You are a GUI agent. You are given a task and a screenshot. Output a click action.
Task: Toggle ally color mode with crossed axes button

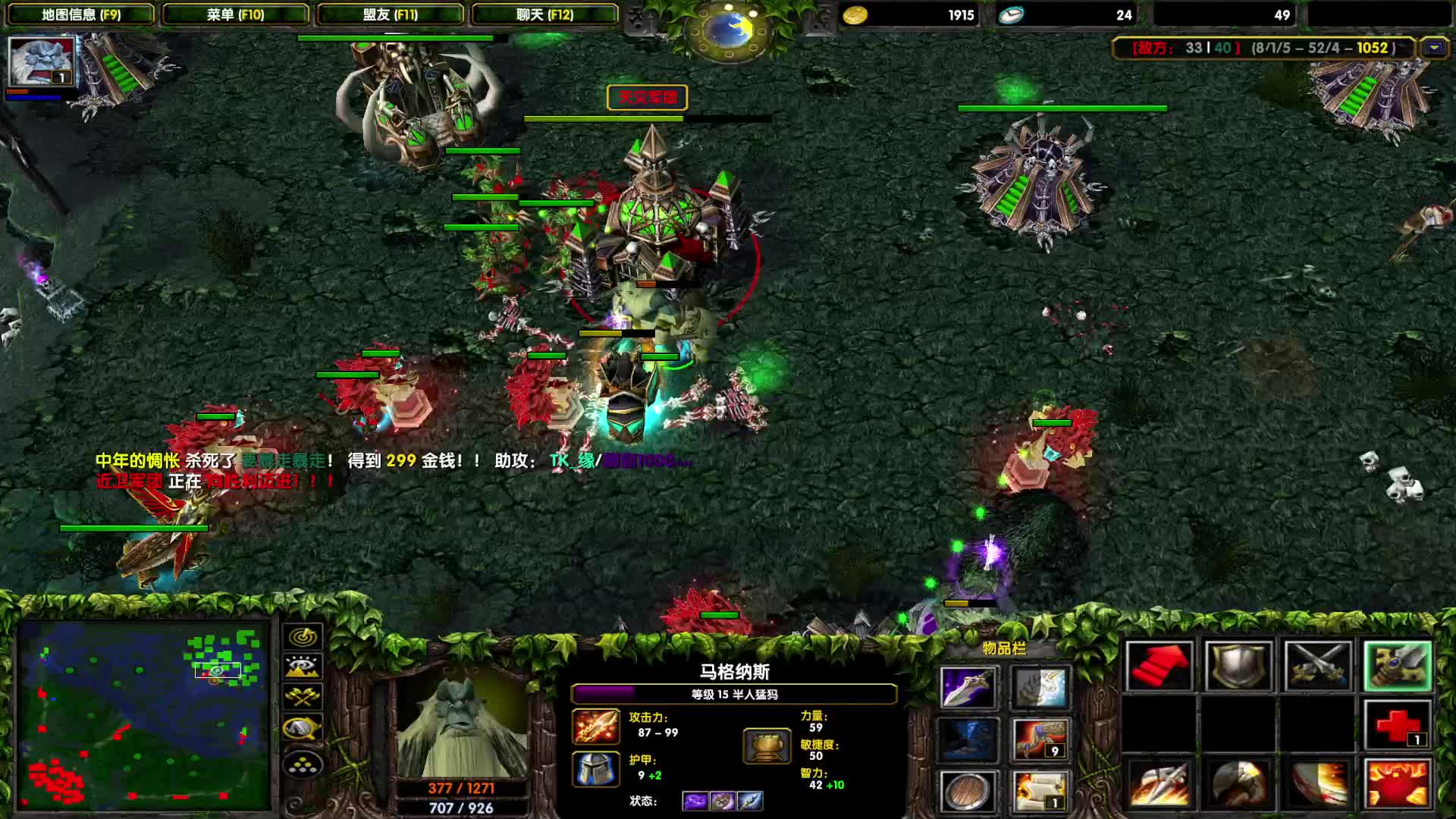pyautogui.click(x=303, y=697)
